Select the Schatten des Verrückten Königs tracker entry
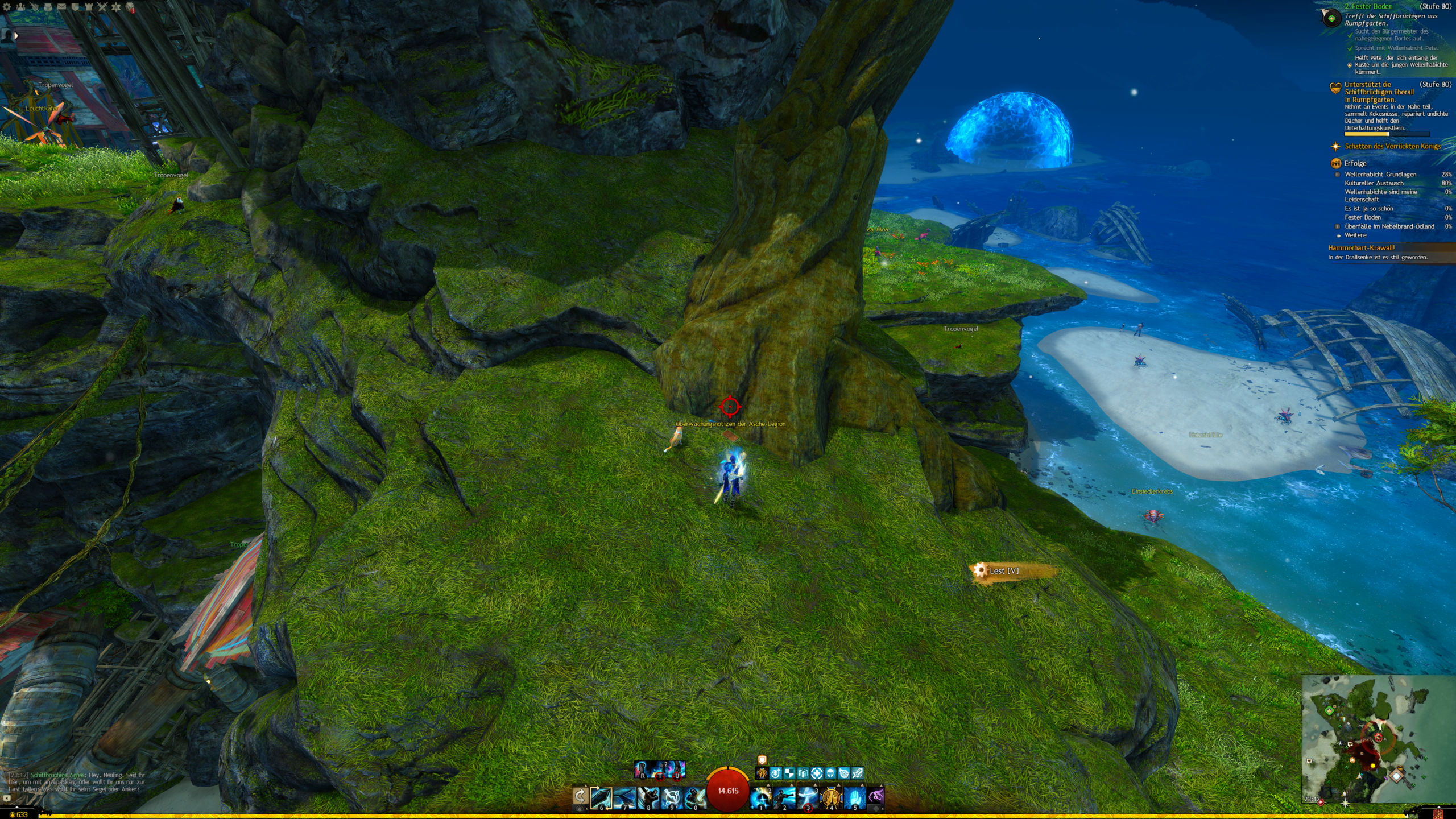Screen dimensions: 1456x819 [1392, 147]
